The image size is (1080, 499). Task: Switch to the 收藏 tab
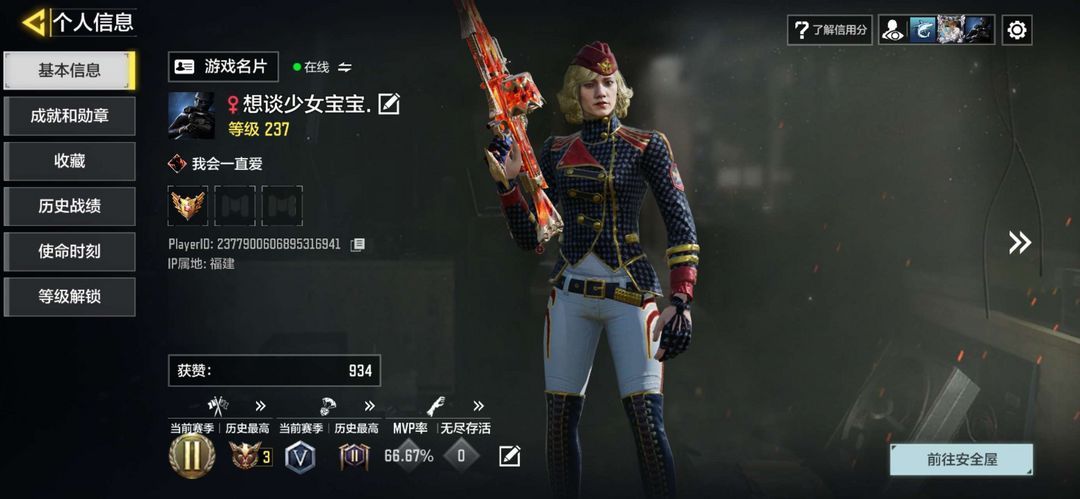point(69,161)
